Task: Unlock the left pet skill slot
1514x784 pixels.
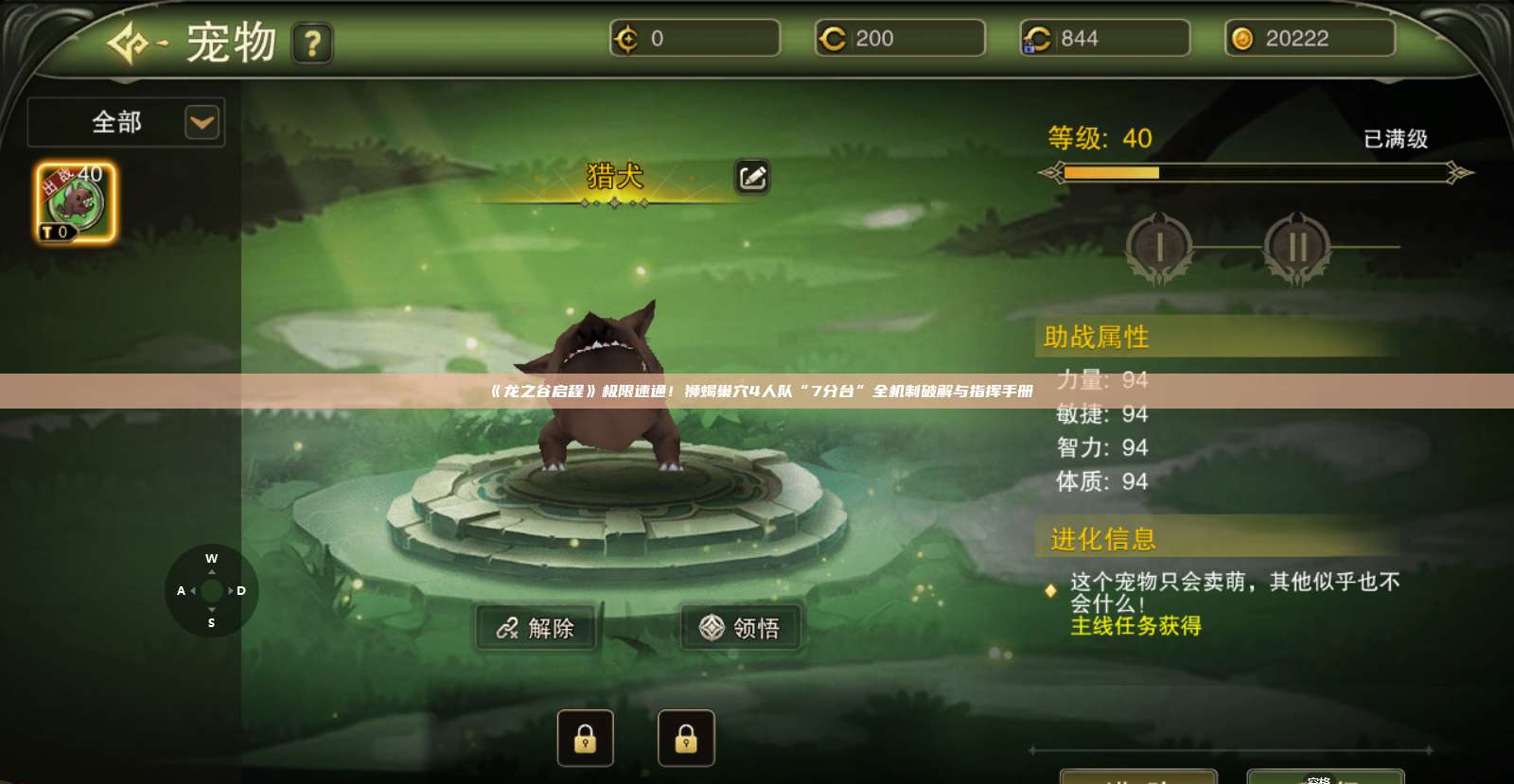Action: [x=585, y=738]
